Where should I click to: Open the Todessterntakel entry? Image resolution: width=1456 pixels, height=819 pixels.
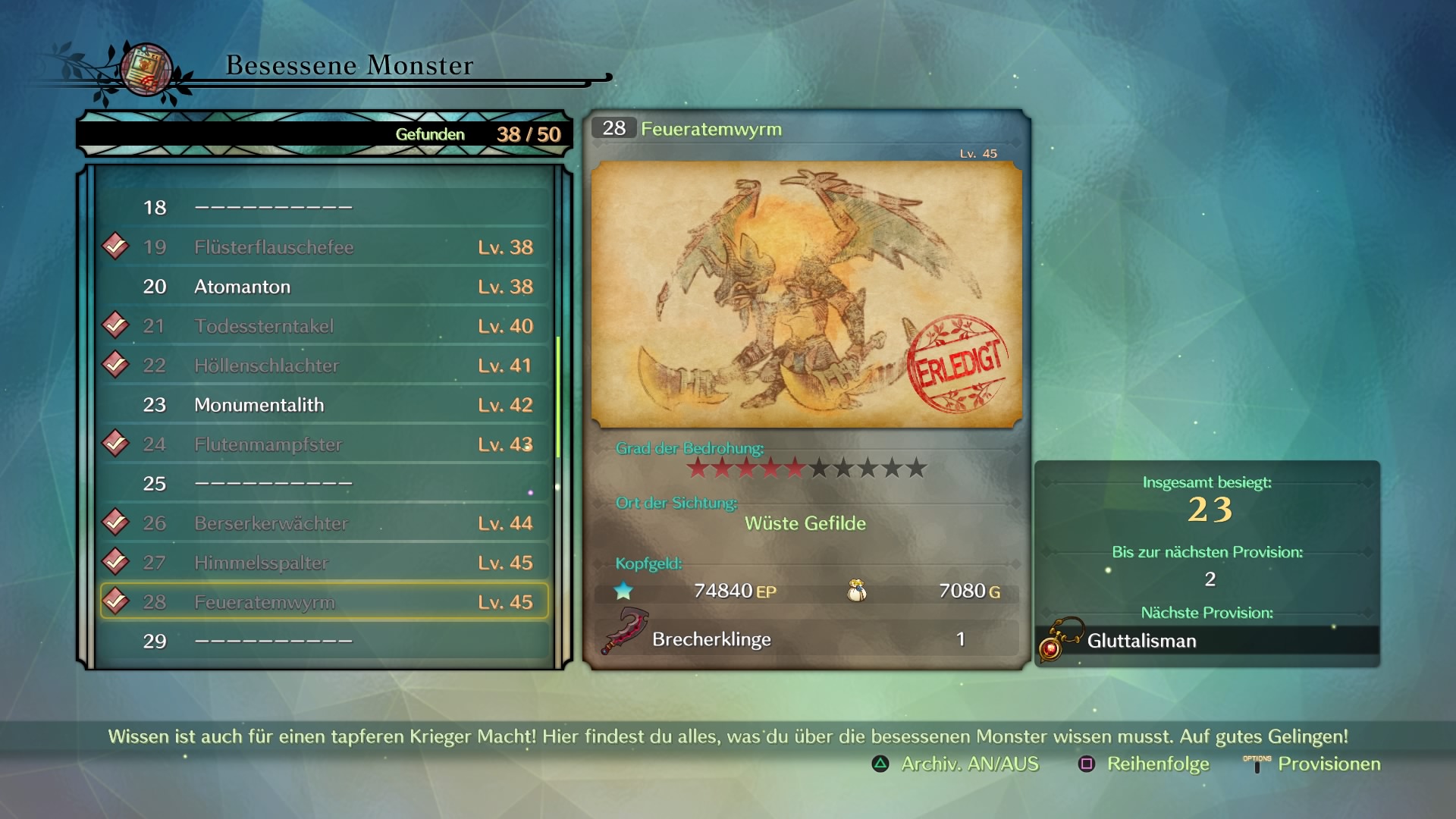tap(325, 326)
